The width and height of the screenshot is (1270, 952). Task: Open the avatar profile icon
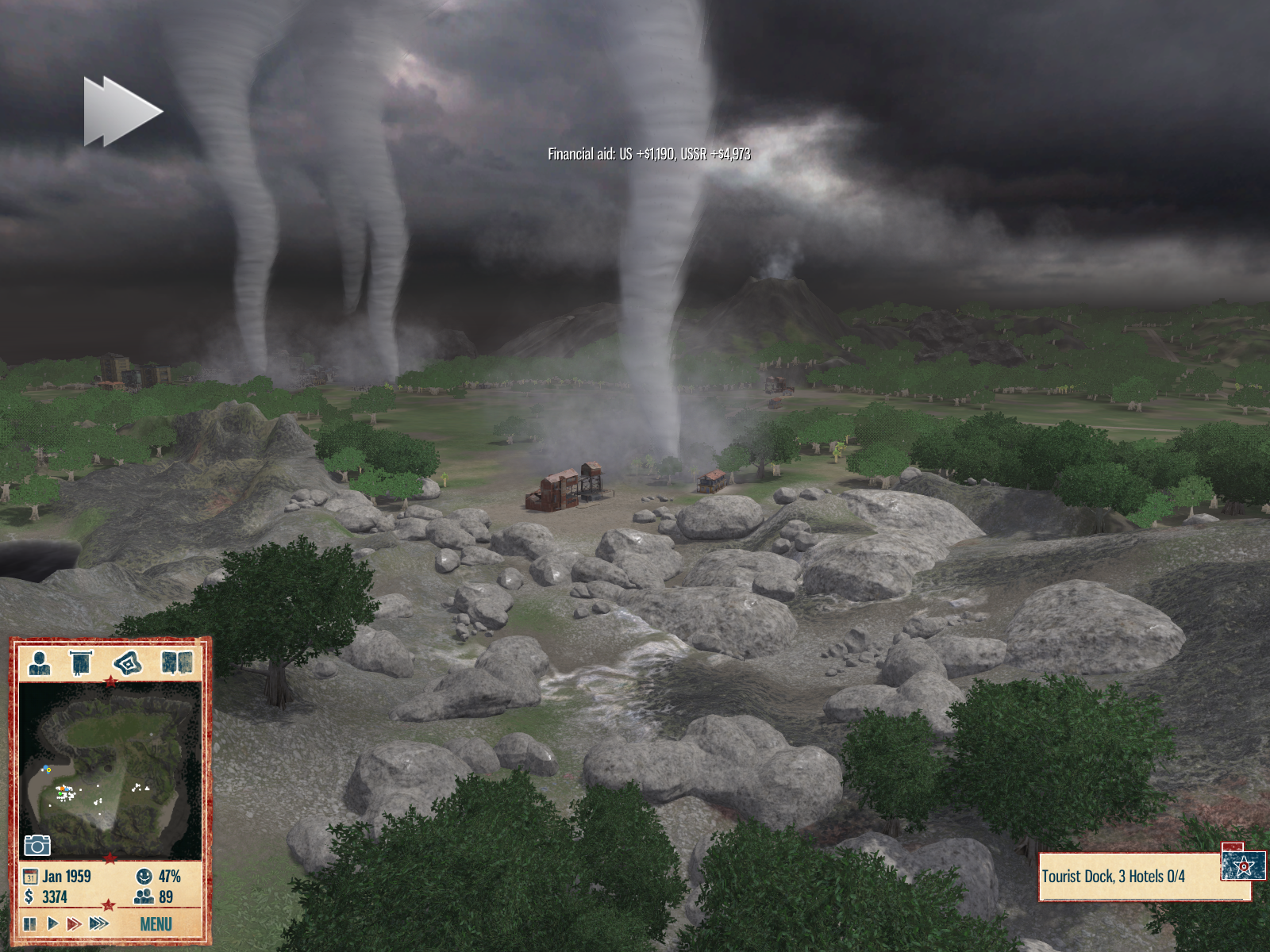[x=39, y=662]
